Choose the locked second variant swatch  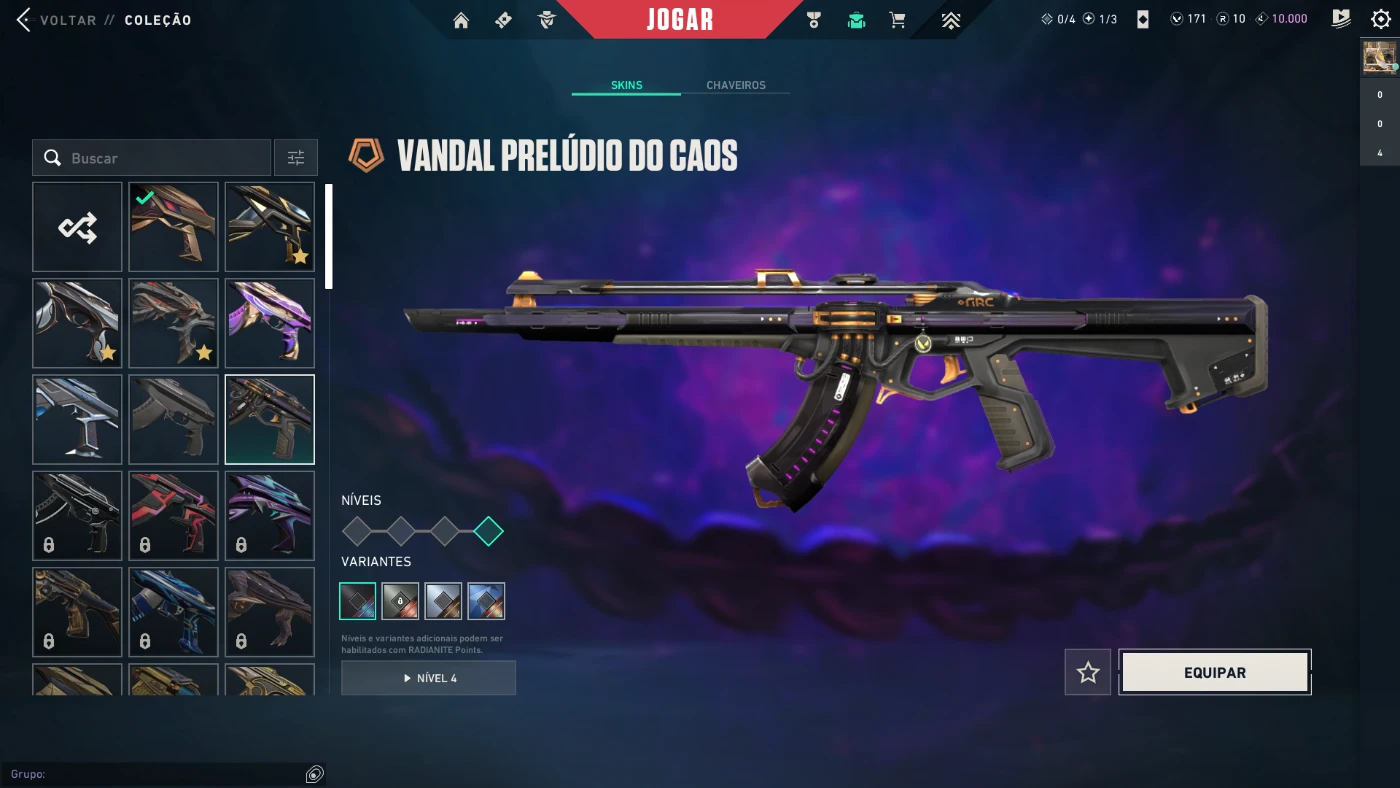click(x=400, y=601)
